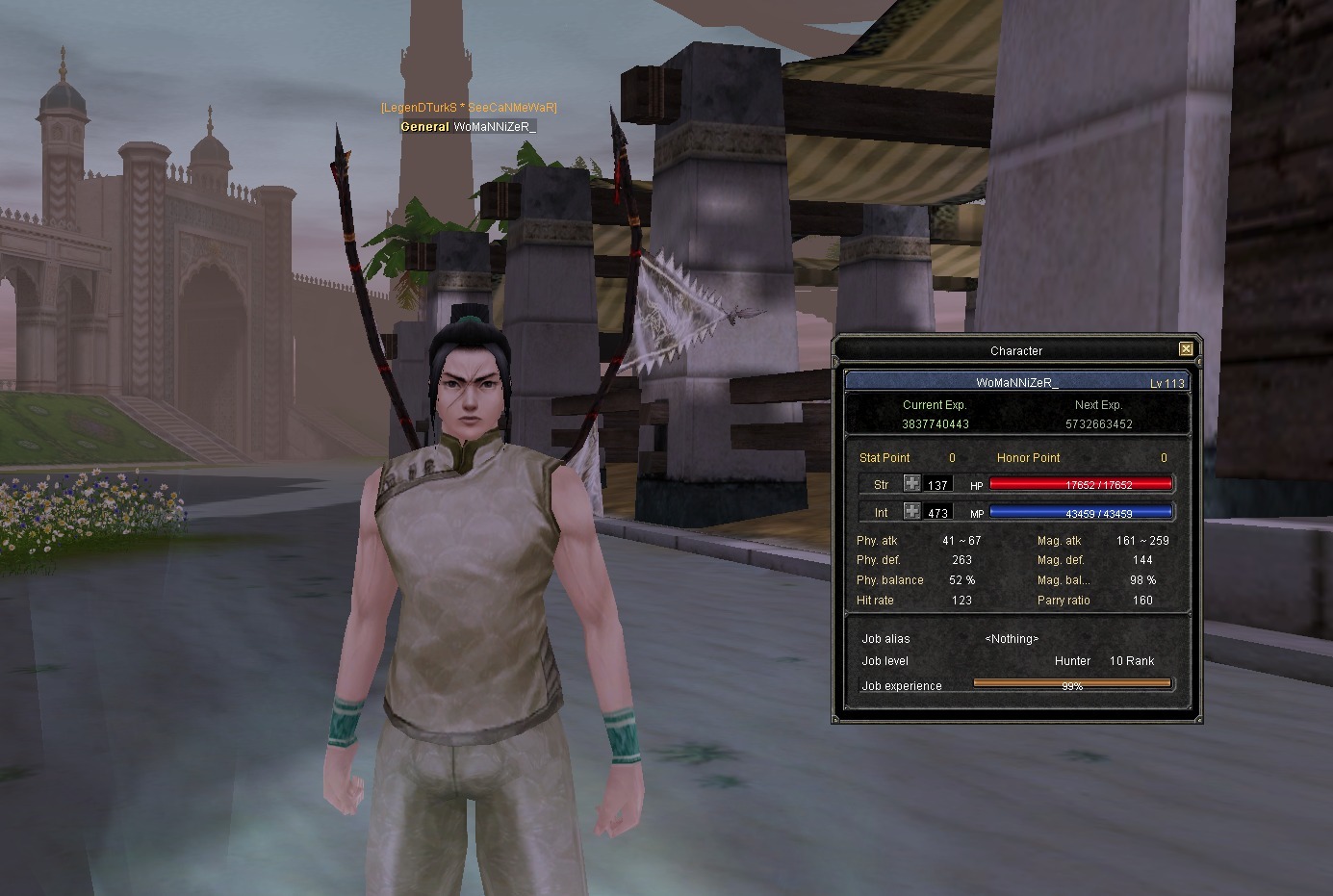1333x896 pixels.
Task: Add a stat point to Str
Action: coord(911,484)
